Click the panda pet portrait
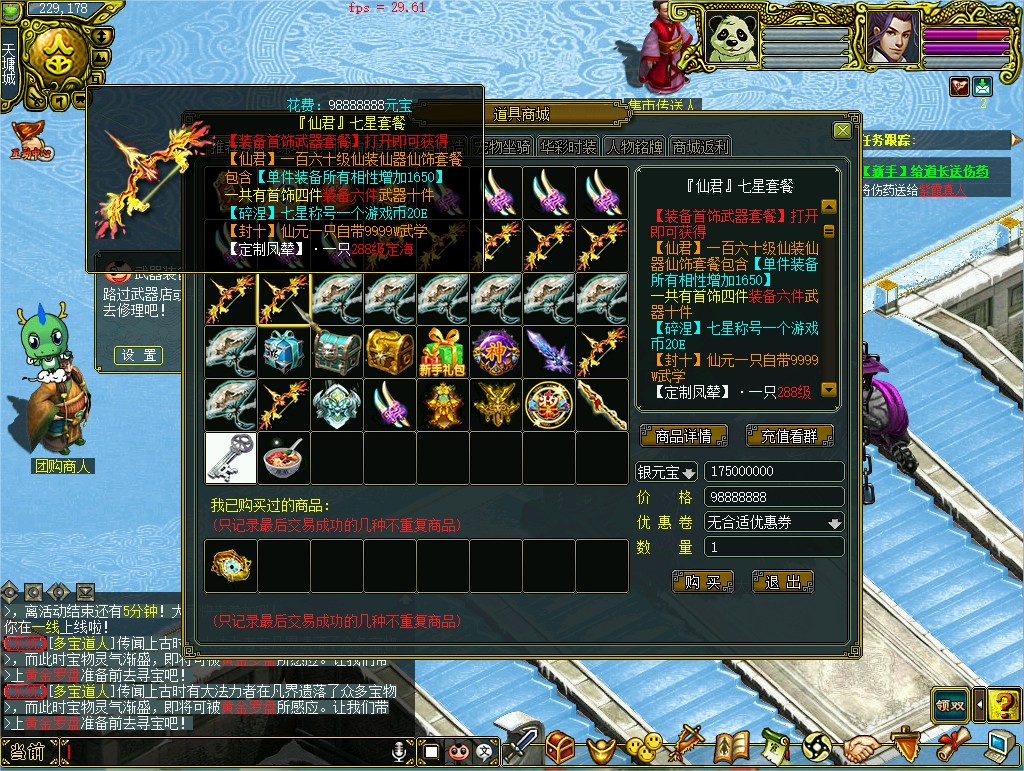 coord(731,37)
